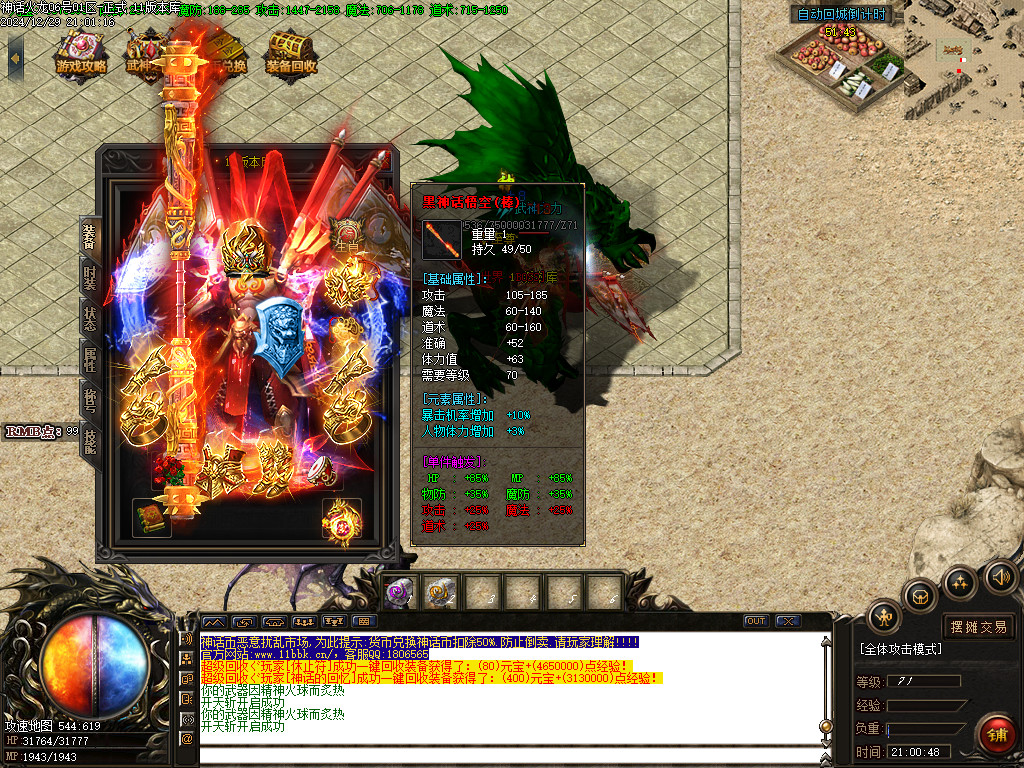Click the 摆摊交易 stall trade button

coord(979,627)
